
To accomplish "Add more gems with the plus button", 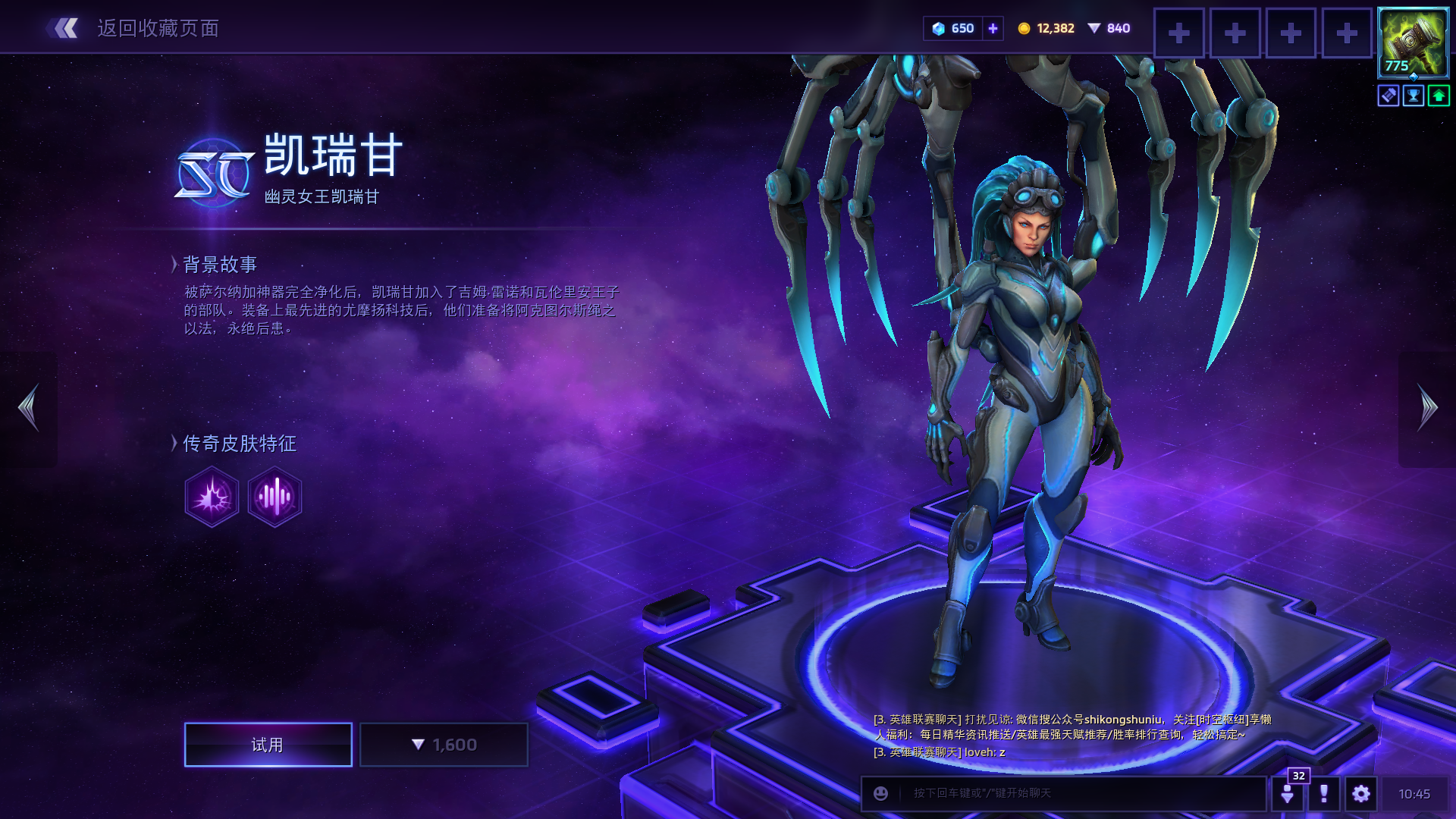I will coord(993,29).
